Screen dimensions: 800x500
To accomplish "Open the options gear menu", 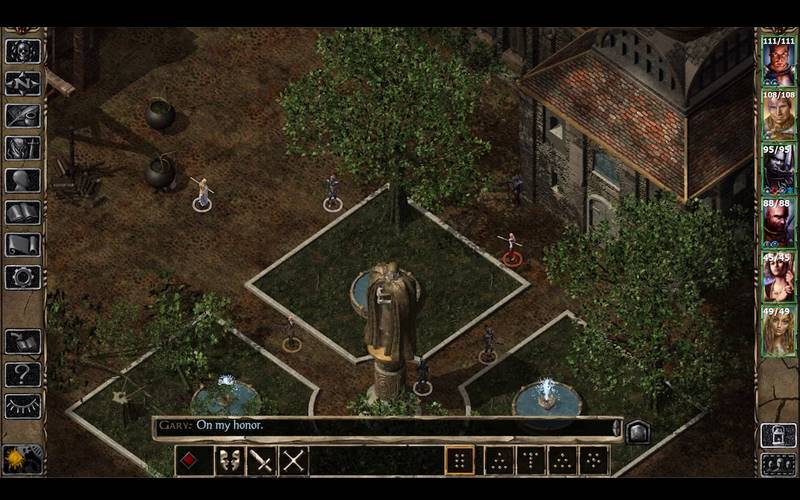I will [22, 277].
